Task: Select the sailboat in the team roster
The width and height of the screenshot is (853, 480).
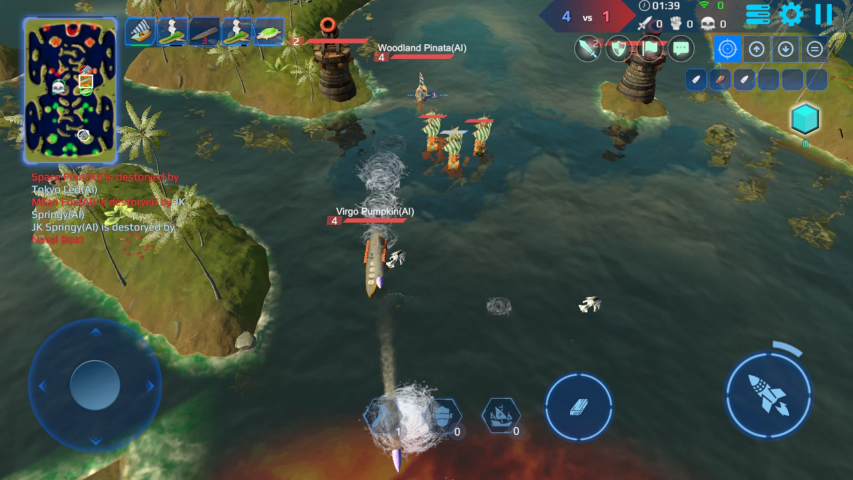Action: click(141, 32)
